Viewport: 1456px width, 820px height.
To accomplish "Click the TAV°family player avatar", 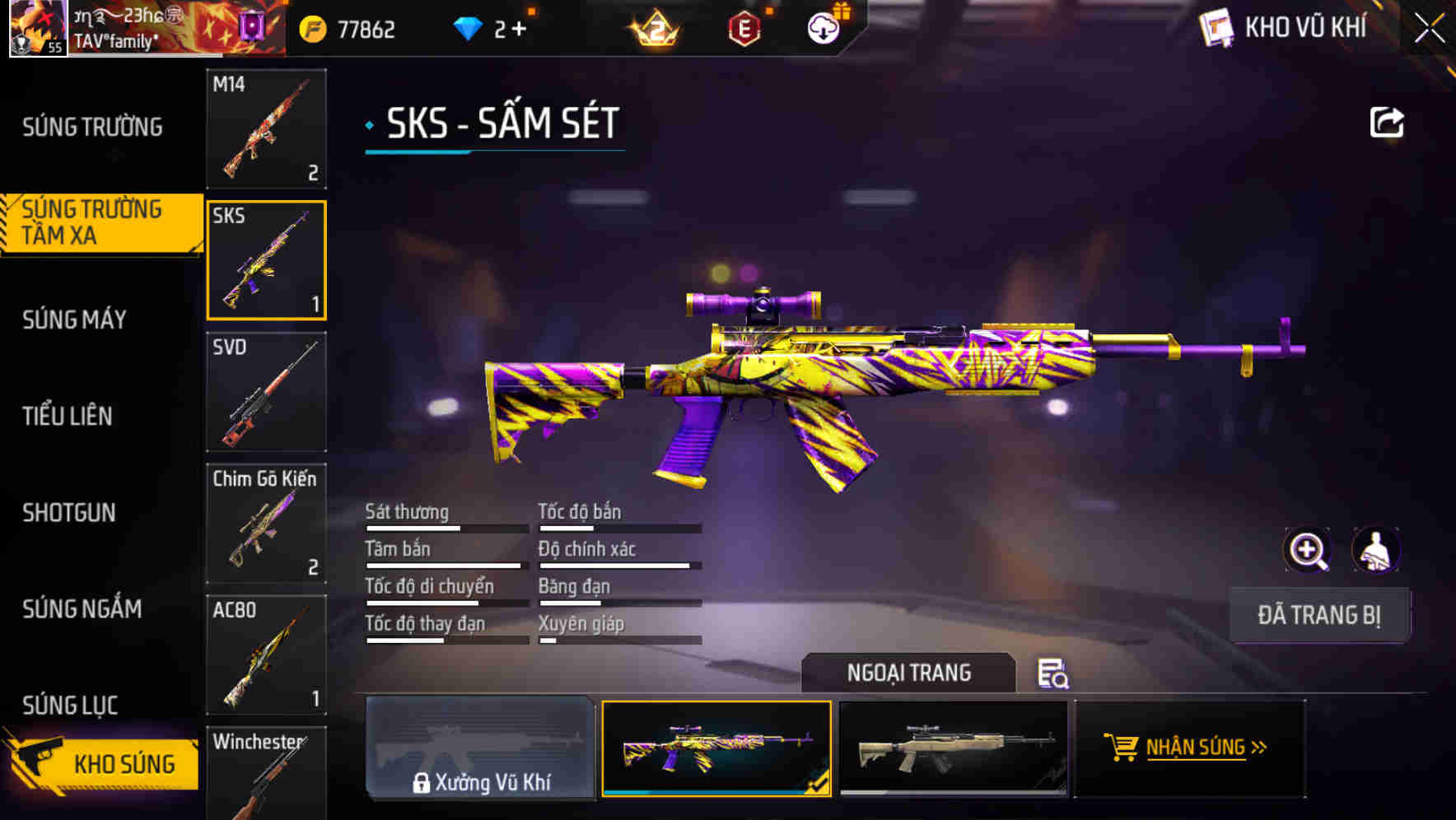I will pyautogui.click(x=38, y=26).
